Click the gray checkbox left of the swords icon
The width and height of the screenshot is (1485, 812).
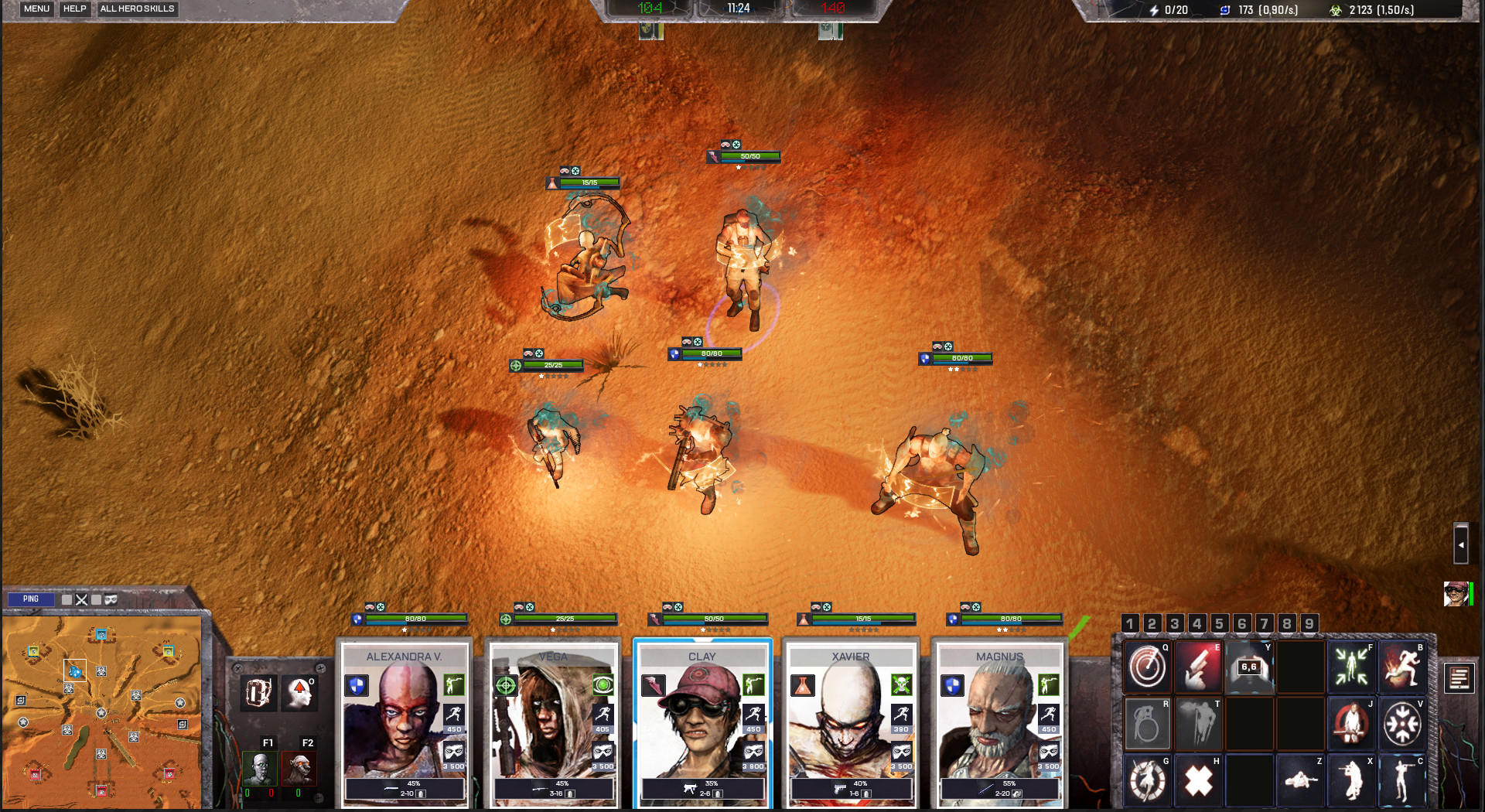pos(67,599)
